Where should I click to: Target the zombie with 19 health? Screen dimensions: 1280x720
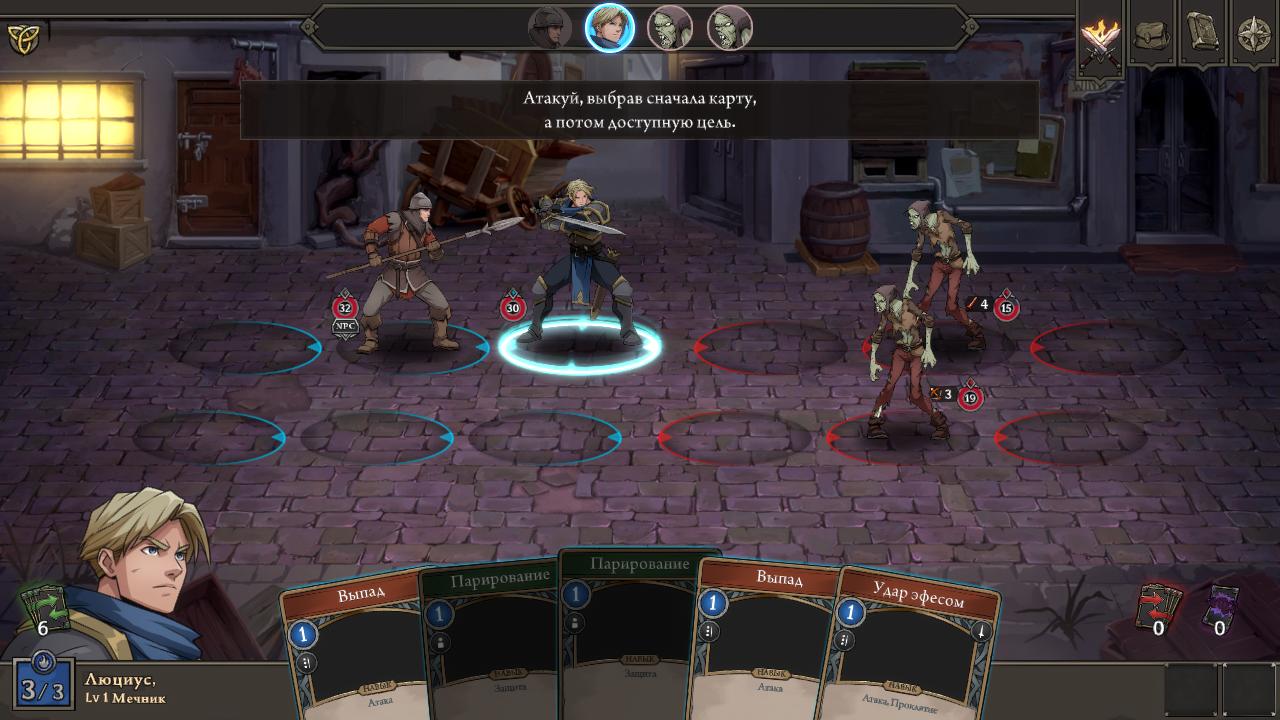tap(903, 360)
